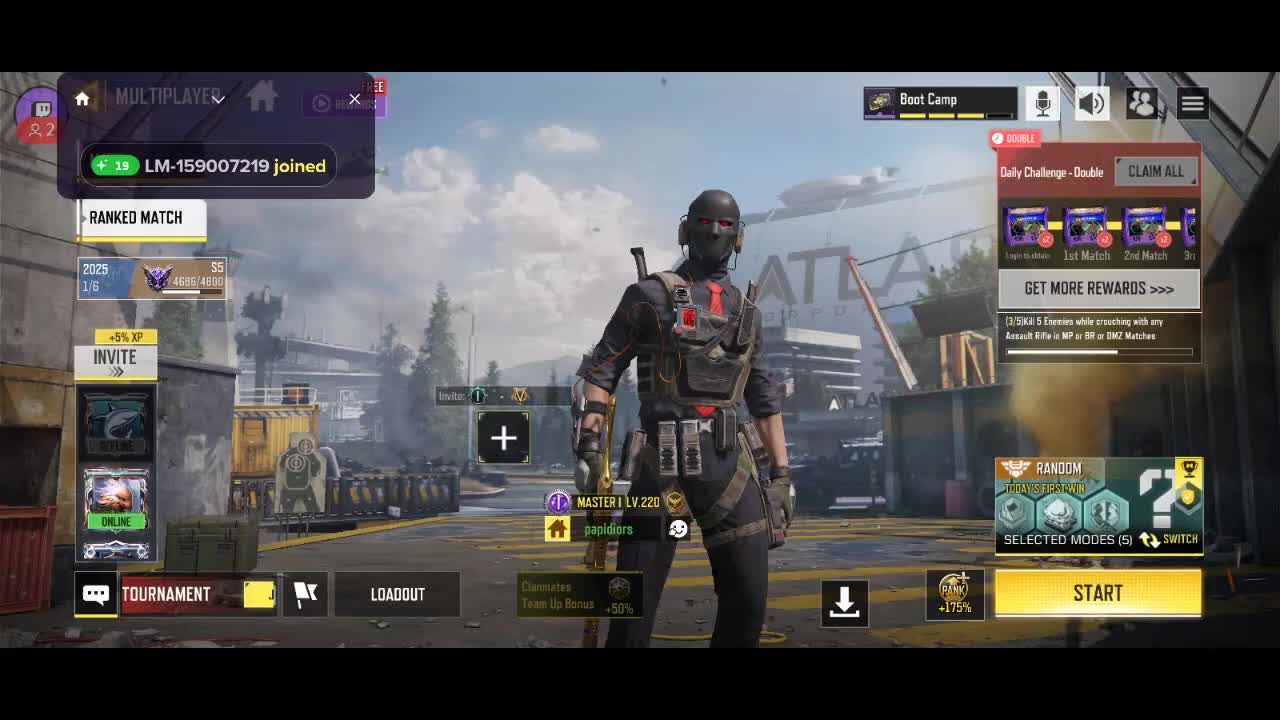
Task: Open the LOADOUT screen
Action: [397, 594]
